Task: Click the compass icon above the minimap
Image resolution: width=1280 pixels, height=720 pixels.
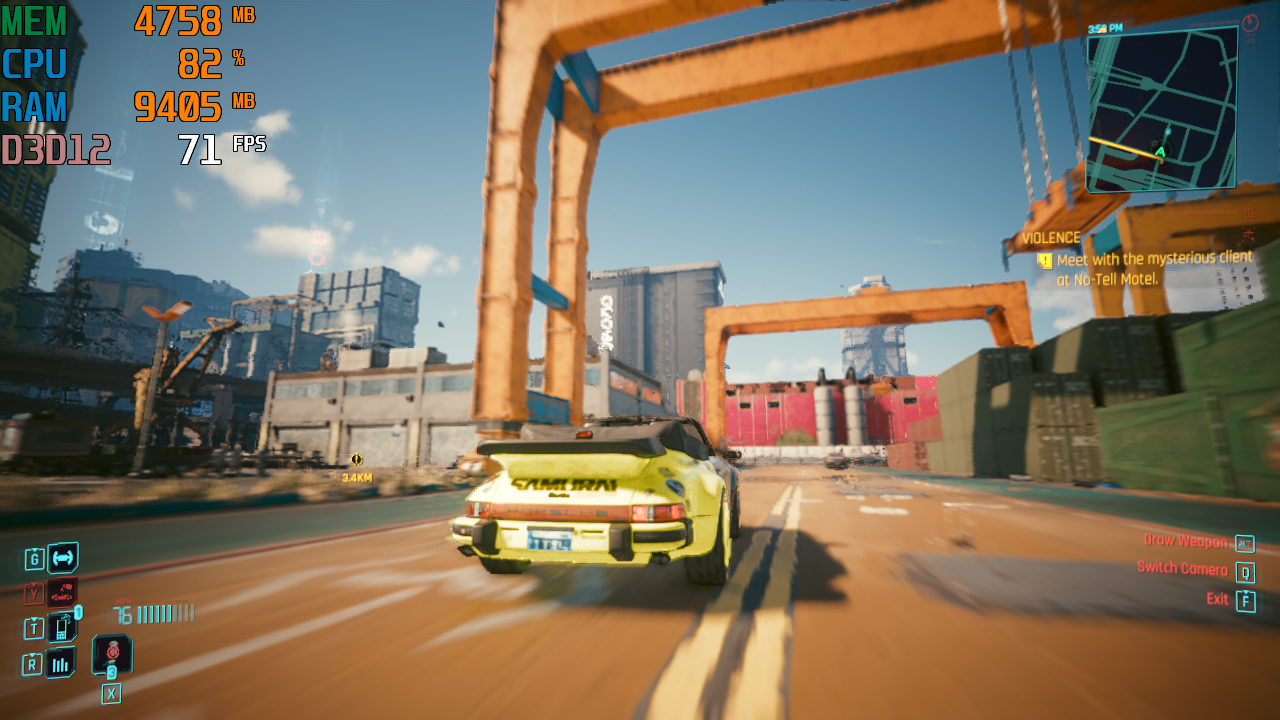Action: pyautogui.click(x=1250, y=23)
